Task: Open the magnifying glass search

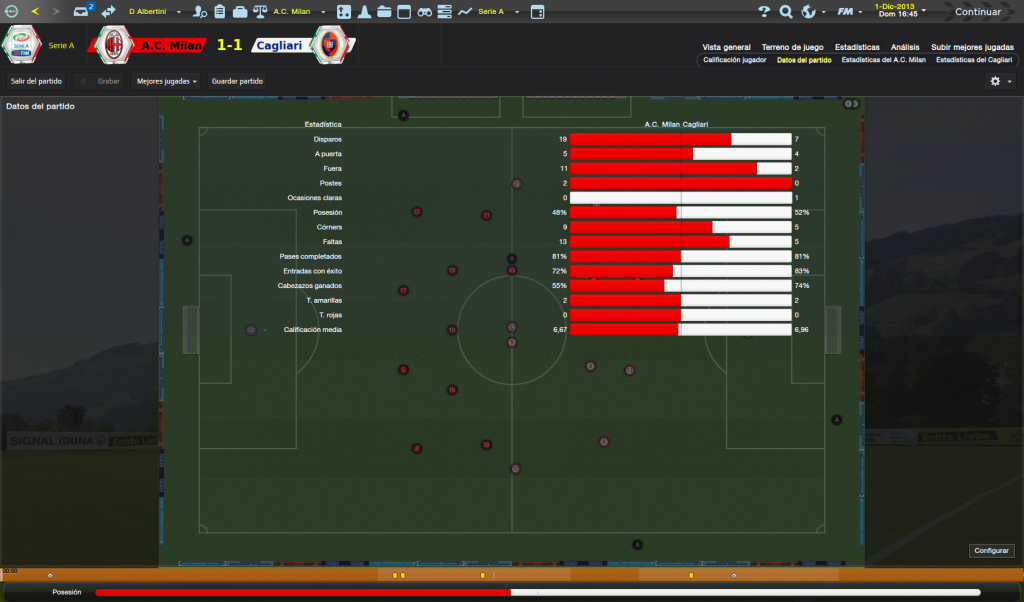Action: coord(786,12)
